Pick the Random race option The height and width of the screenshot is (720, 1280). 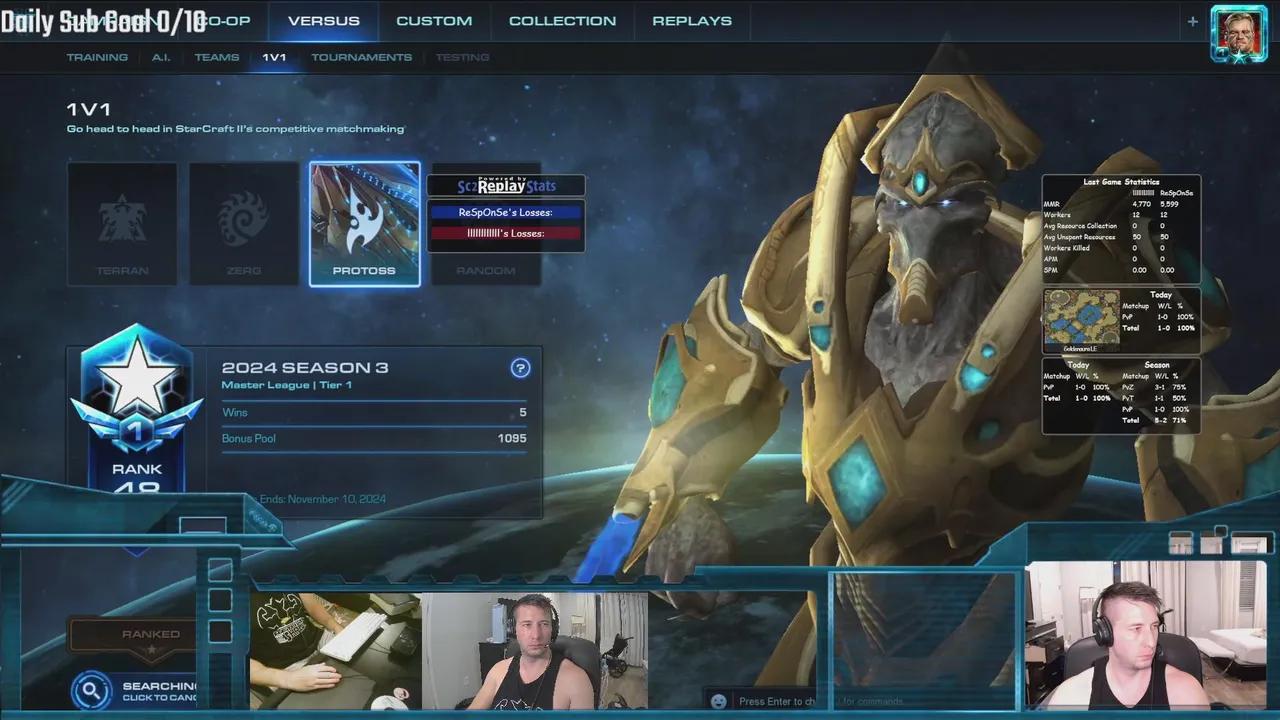pos(486,268)
